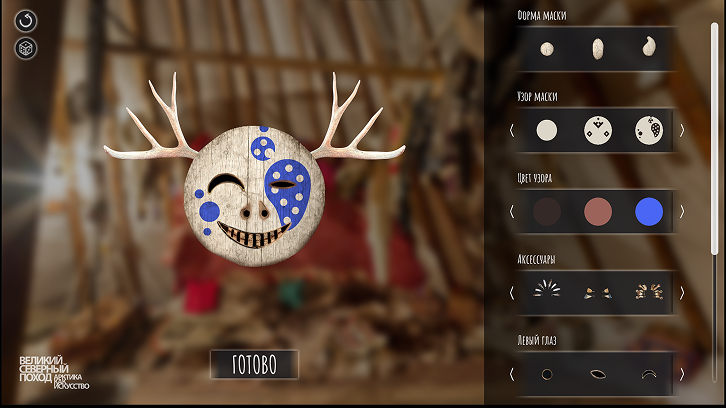Show next mask patterns with right arrow
Image resolution: width=726 pixels, height=408 pixels.
[682, 130]
